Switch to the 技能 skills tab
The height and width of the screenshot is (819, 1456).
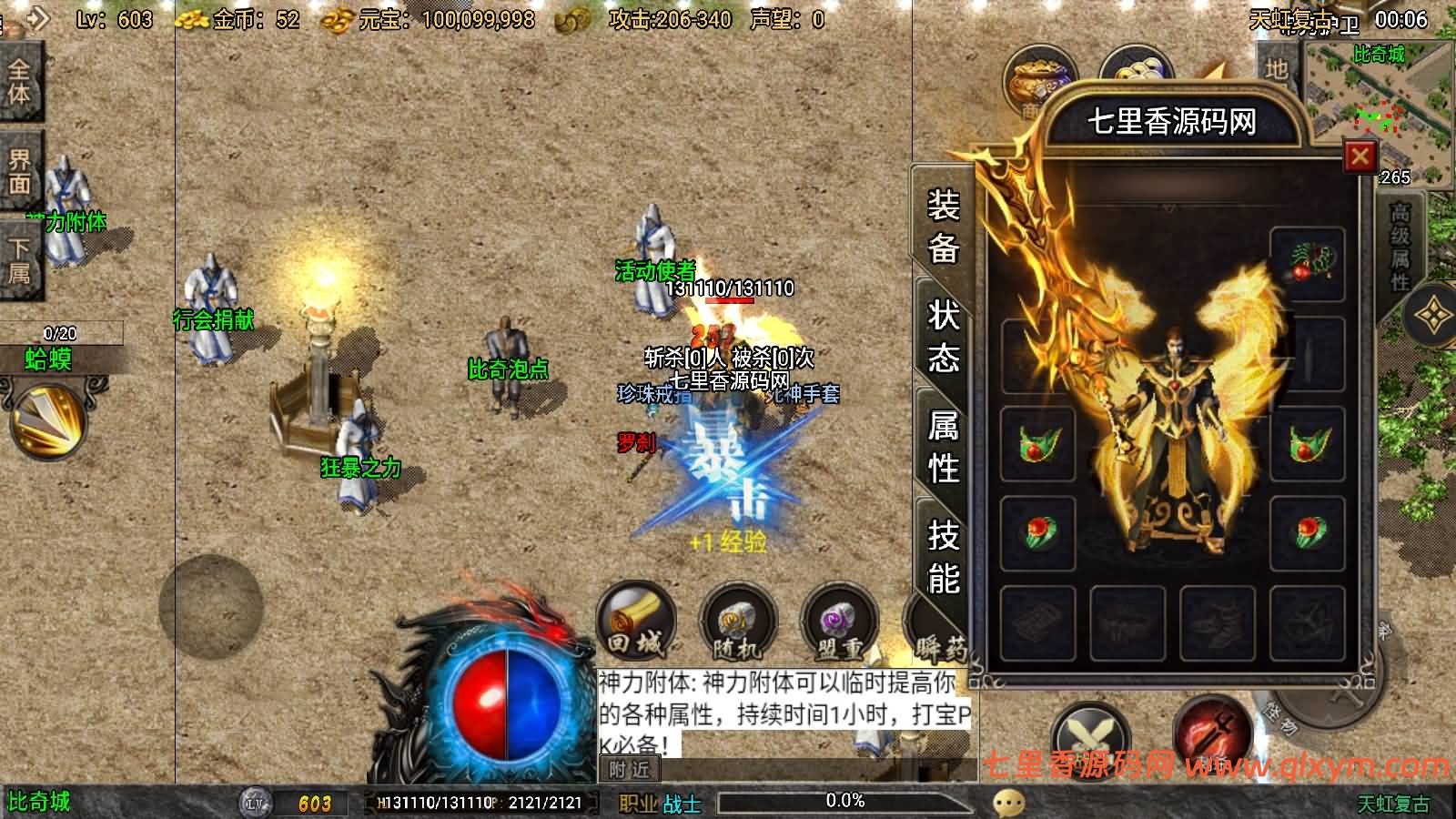944,555
